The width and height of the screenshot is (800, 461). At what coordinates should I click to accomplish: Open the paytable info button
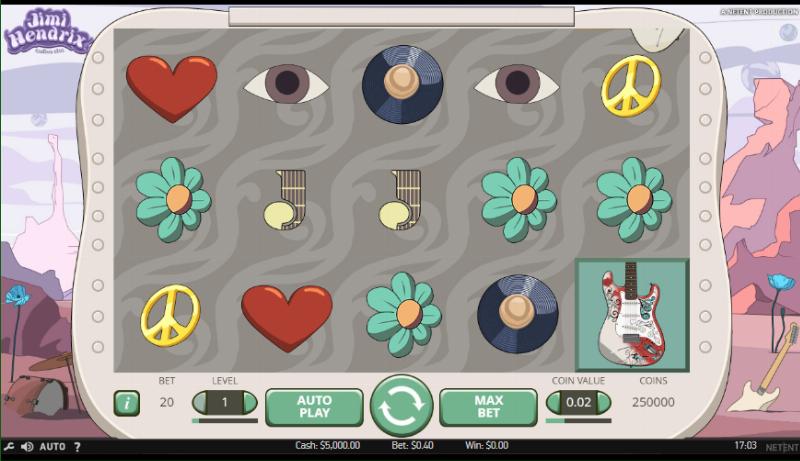tap(126, 403)
